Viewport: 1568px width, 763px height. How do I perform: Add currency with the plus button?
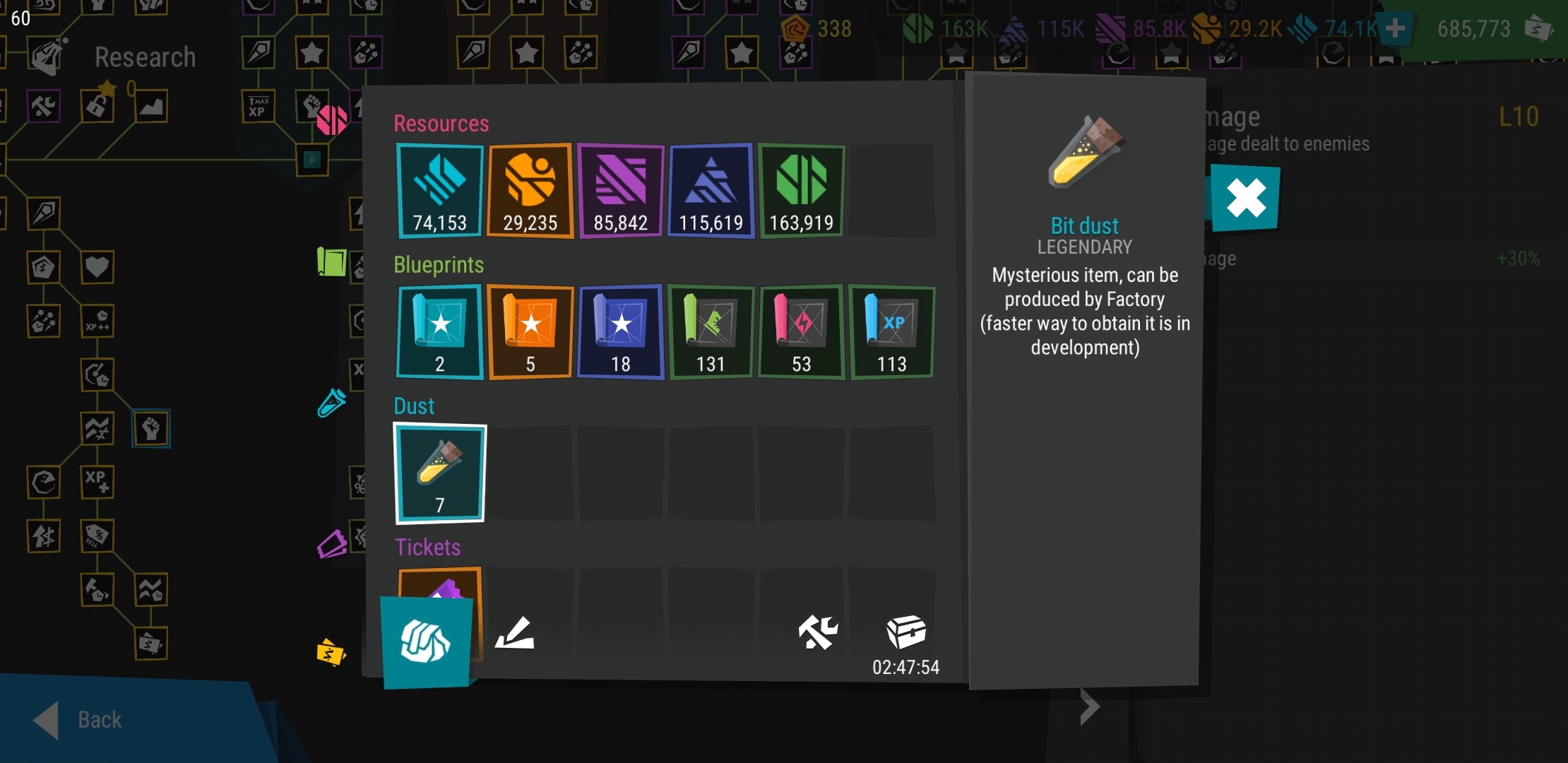[x=1394, y=29]
